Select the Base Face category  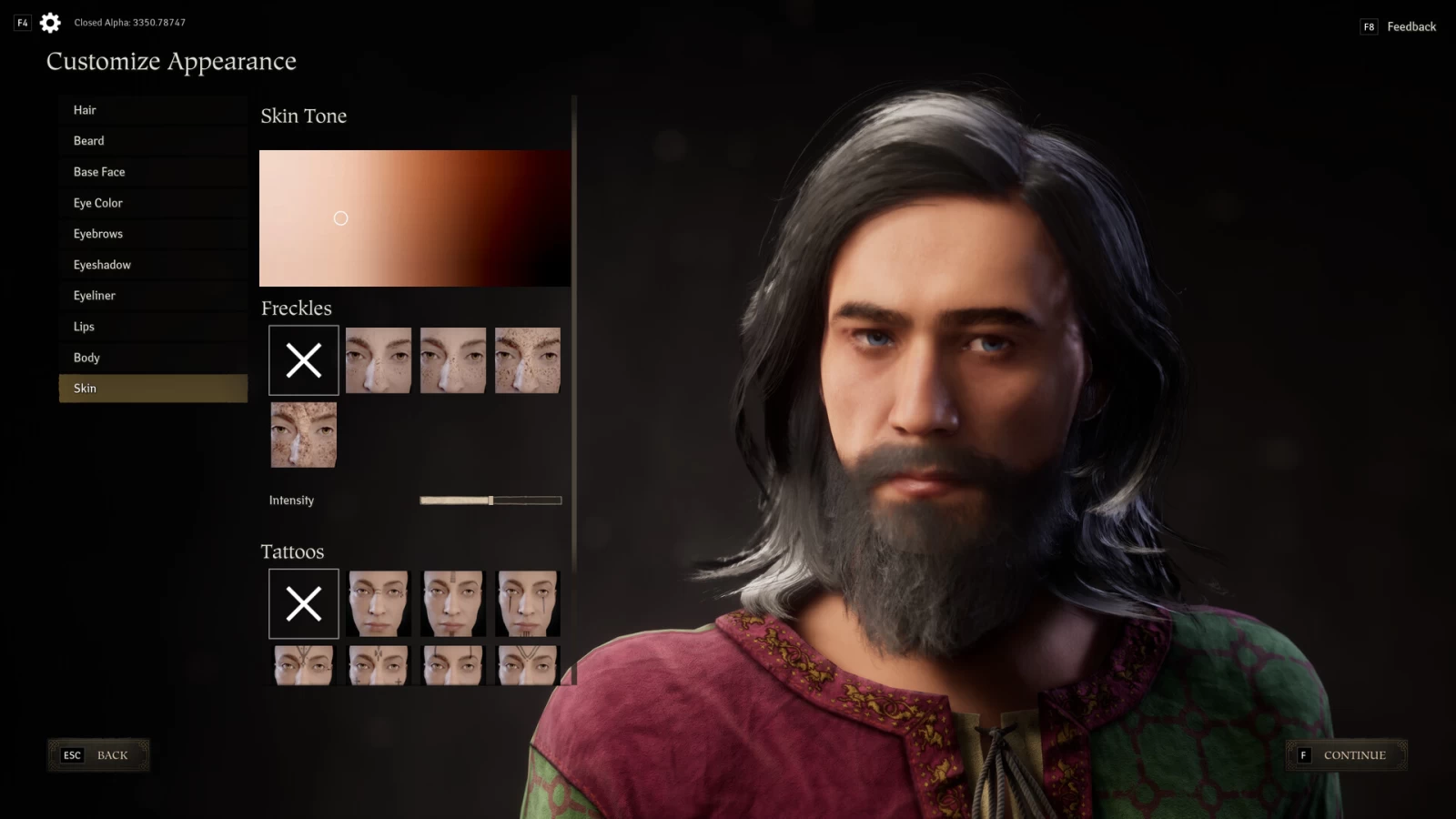point(153,172)
